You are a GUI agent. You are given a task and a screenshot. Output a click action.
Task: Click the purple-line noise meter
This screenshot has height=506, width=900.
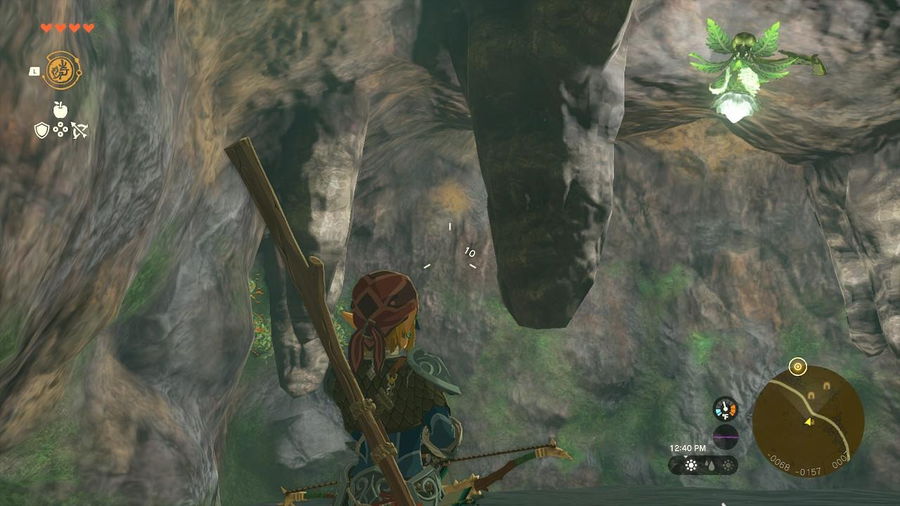(x=725, y=435)
